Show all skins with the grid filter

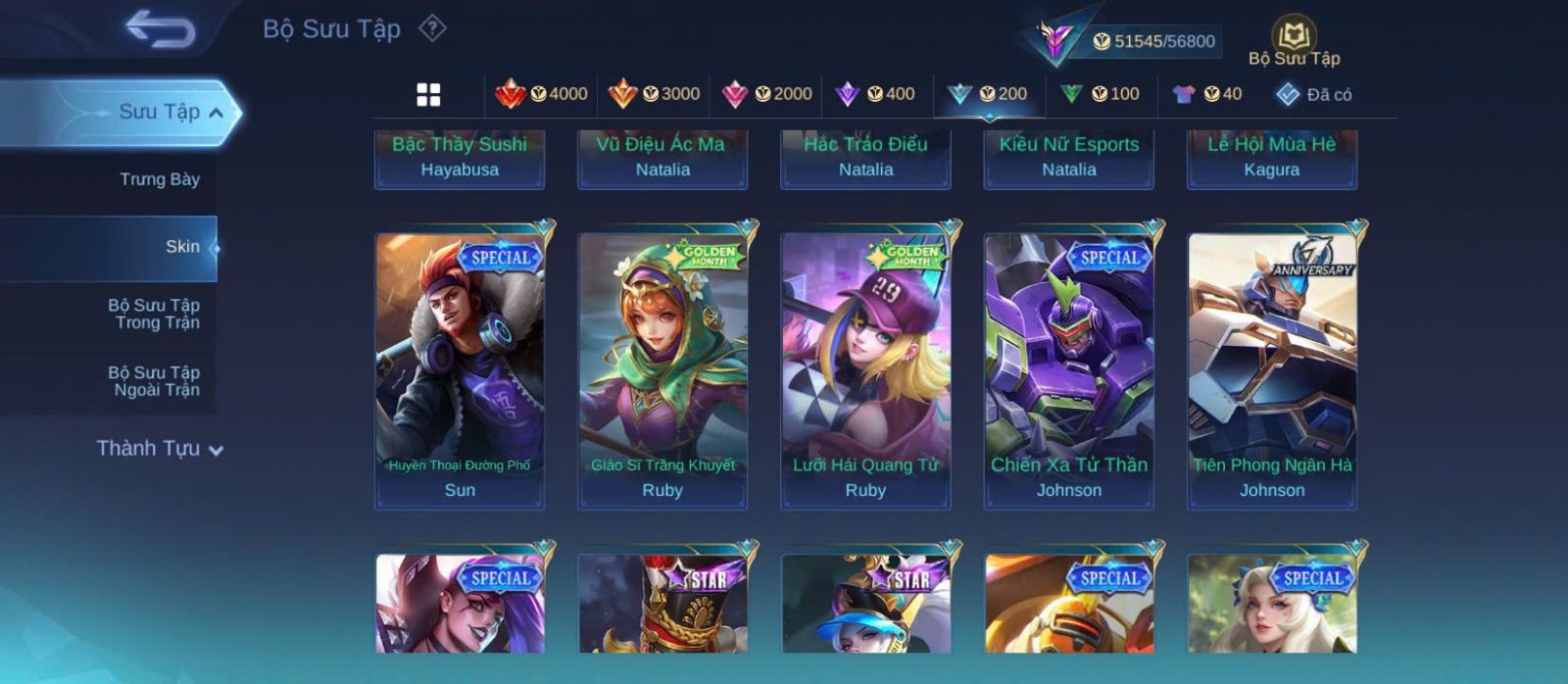(428, 94)
